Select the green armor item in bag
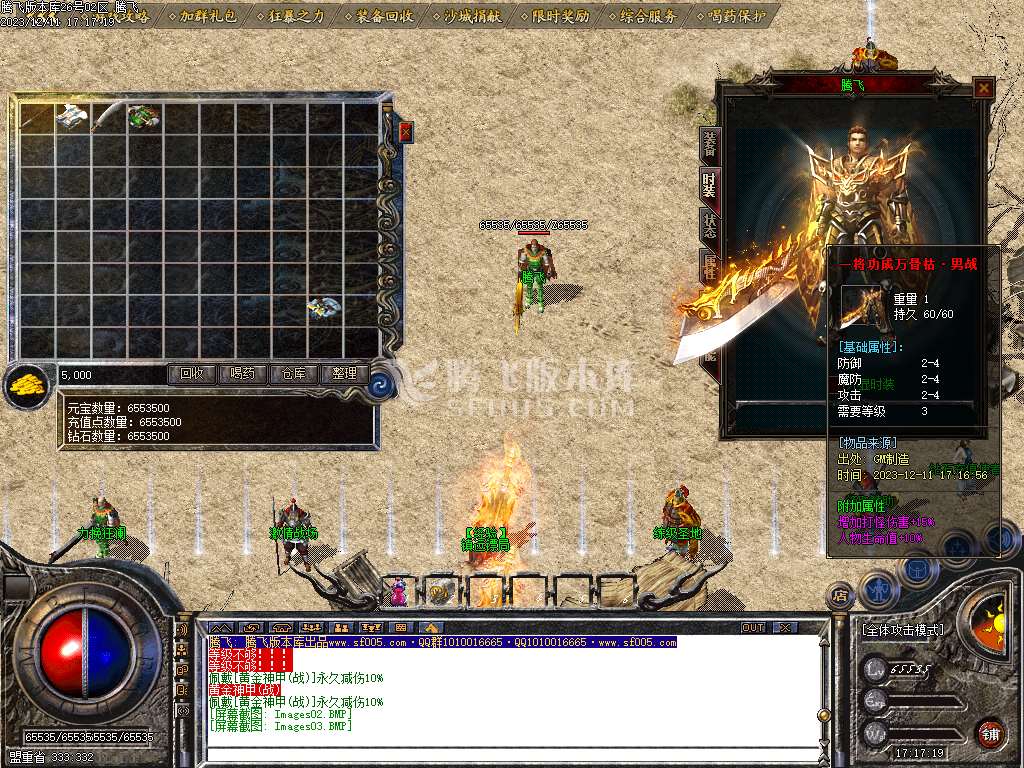This screenshot has width=1024, height=768. pyautogui.click(x=143, y=117)
